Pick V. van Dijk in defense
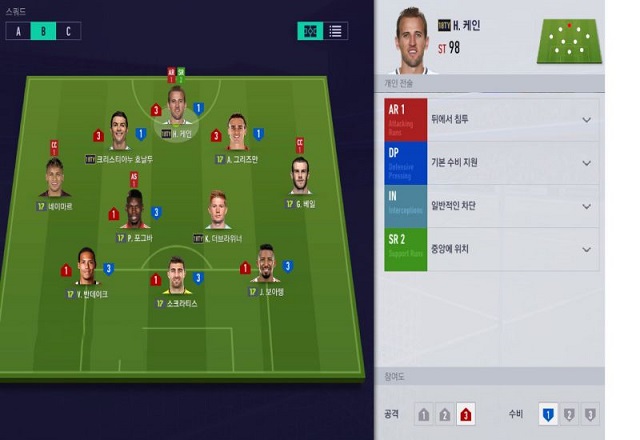 86,267
